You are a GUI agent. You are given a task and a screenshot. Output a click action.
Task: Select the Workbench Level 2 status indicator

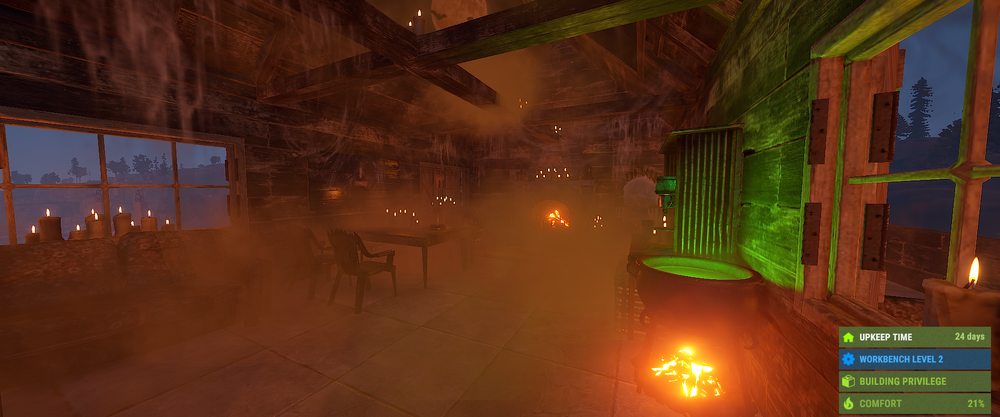pyautogui.click(x=914, y=359)
